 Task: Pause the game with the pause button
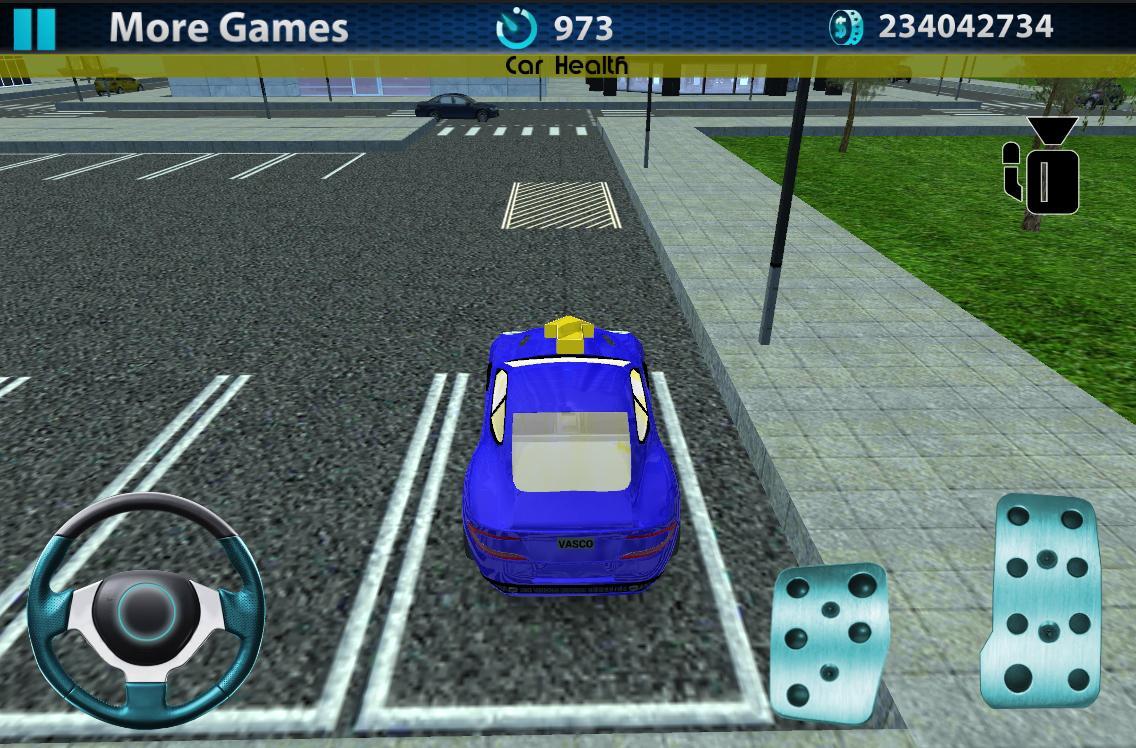coord(33,28)
